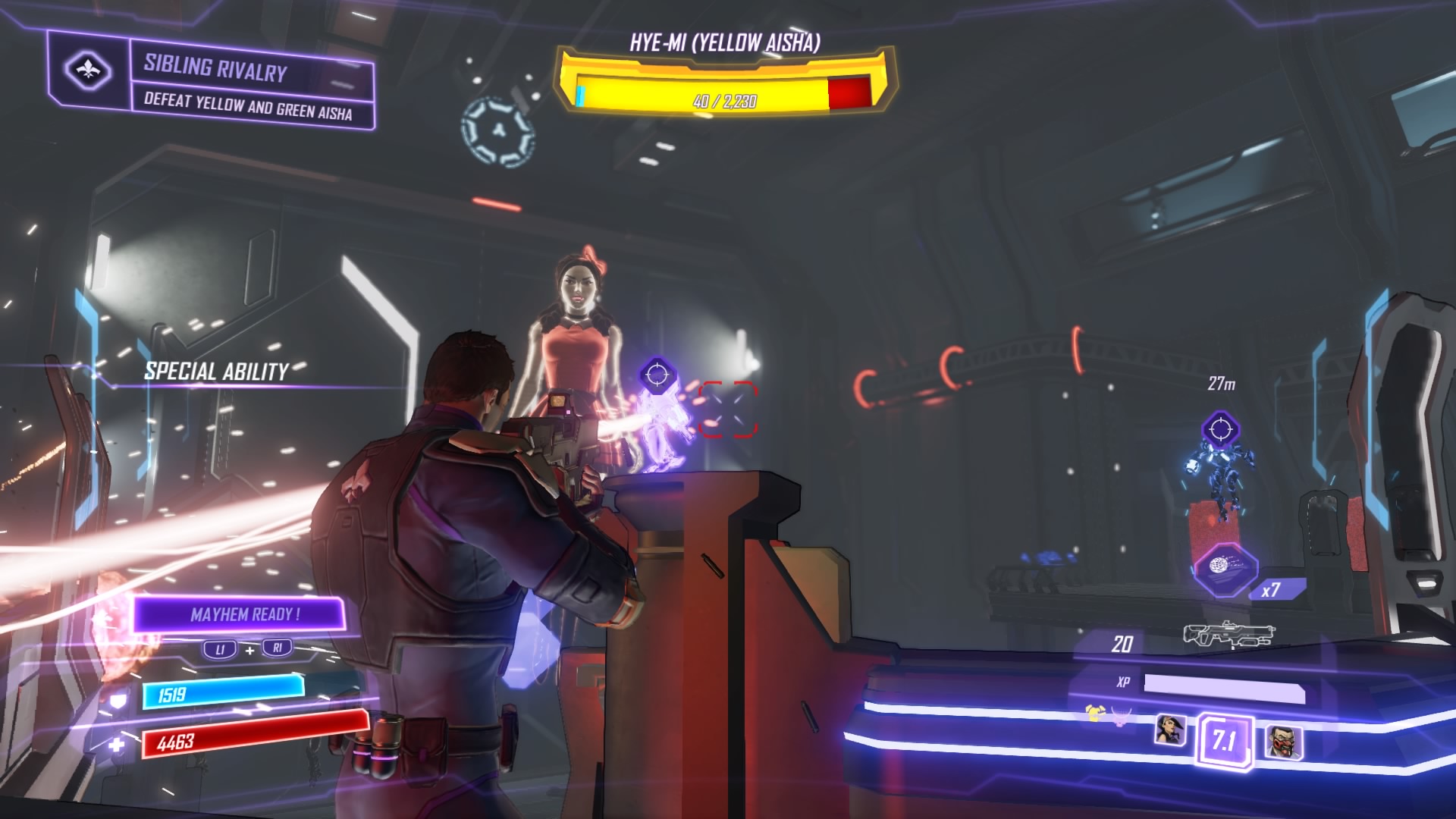Select the equipped rifle weapon icon
This screenshot has height=819, width=1456.
1228,635
